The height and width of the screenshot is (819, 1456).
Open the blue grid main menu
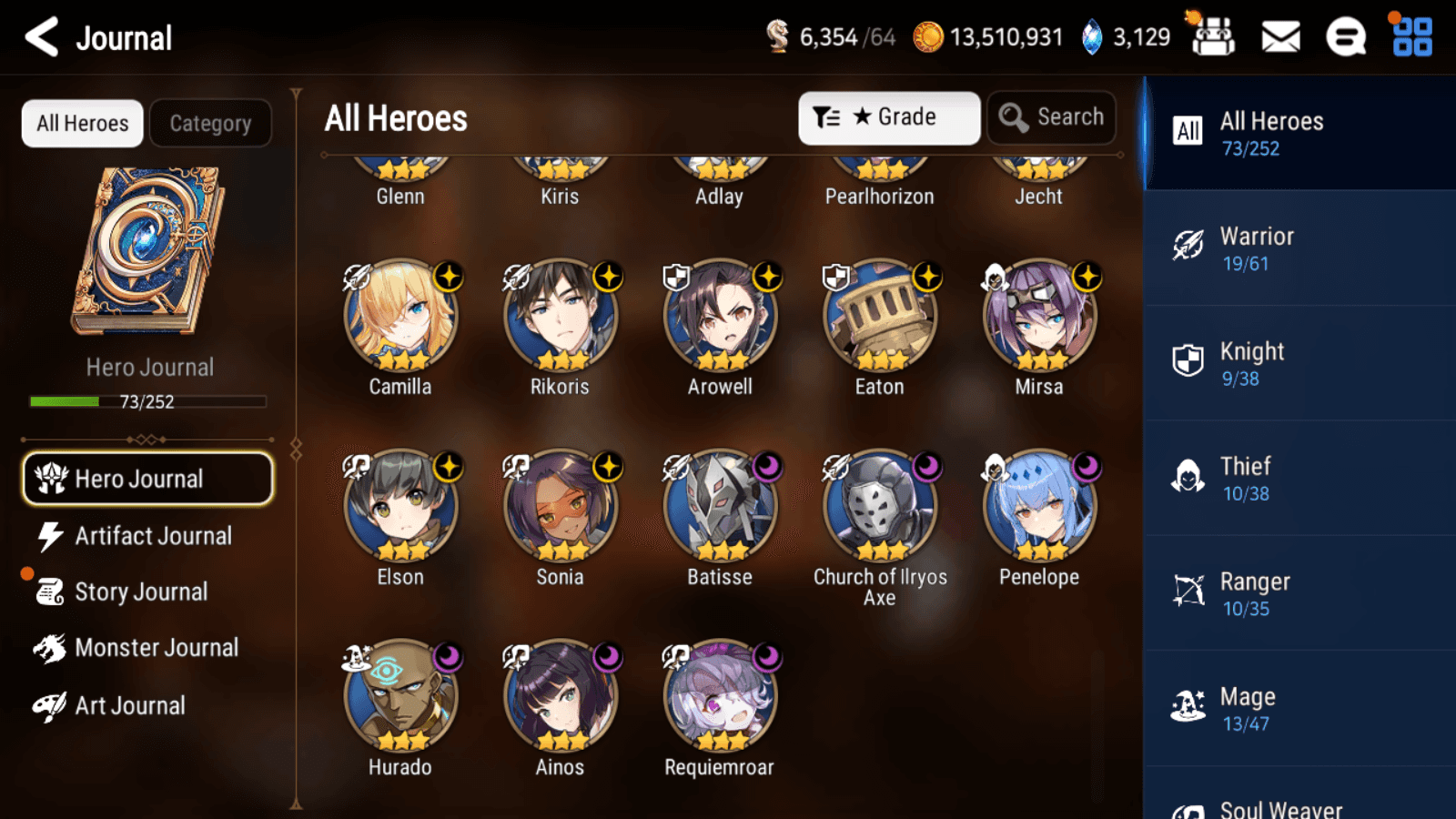click(x=1412, y=37)
